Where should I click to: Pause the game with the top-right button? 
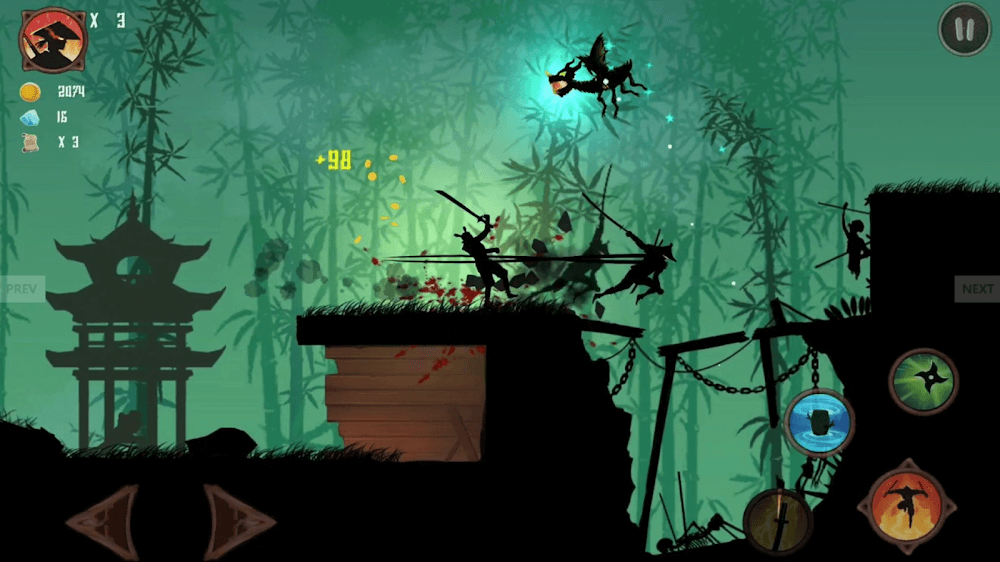[x=964, y=30]
